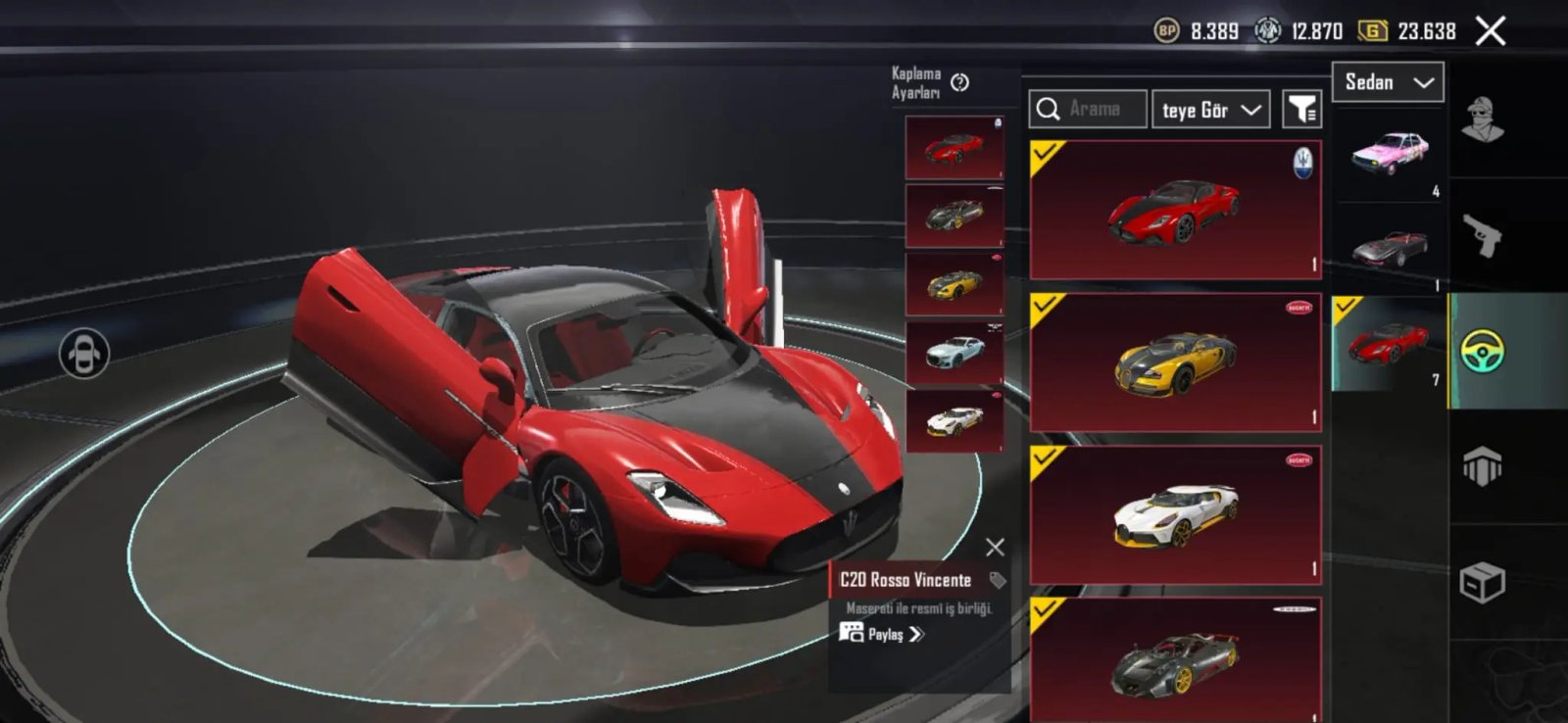The height and width of the screenshot is (723, 1568).
Task: Toggle the car doors view icon
Action: pyautogui.click(x=84, y=354)
